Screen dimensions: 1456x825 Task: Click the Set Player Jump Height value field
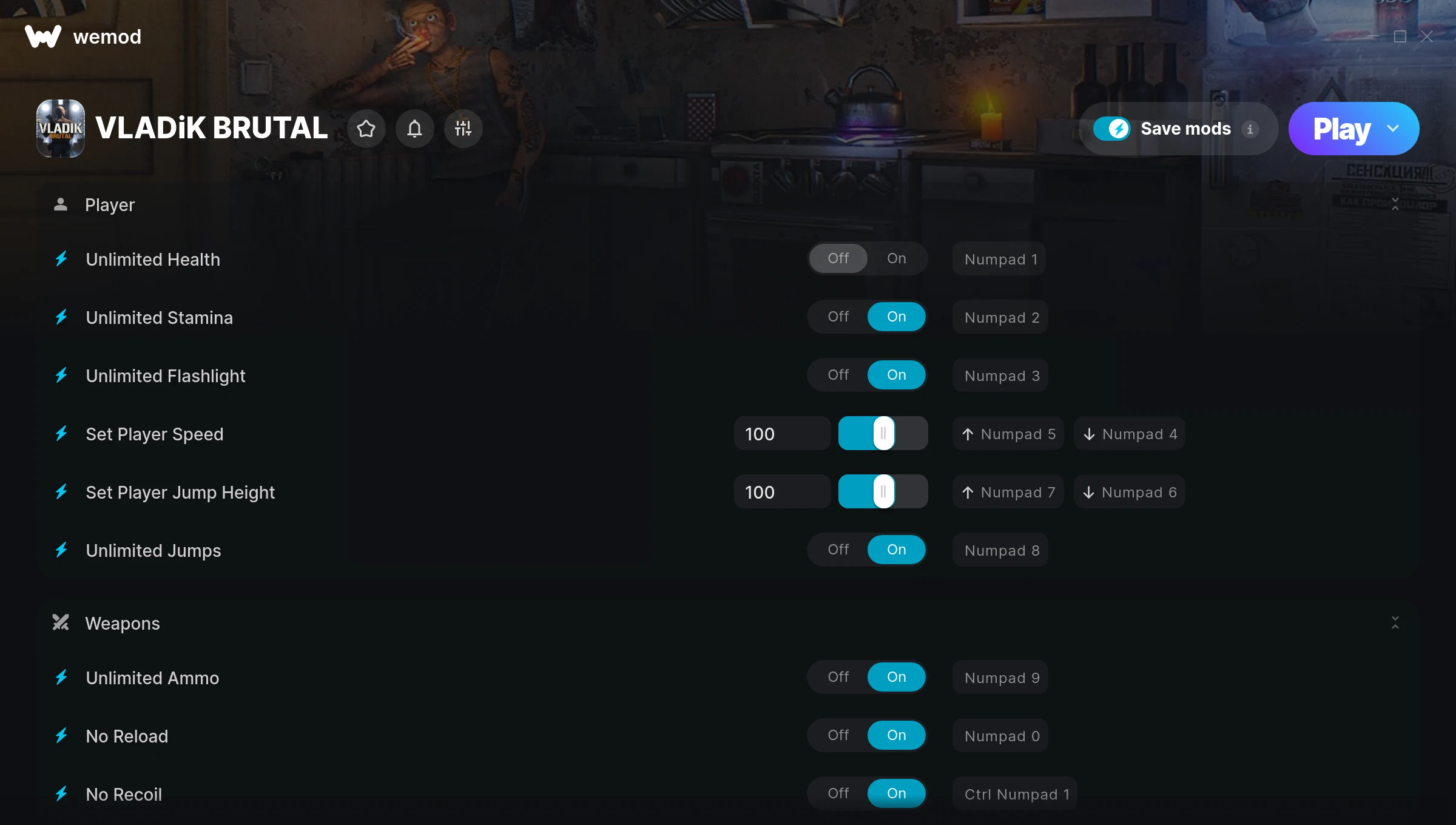[x=782, y=491]
